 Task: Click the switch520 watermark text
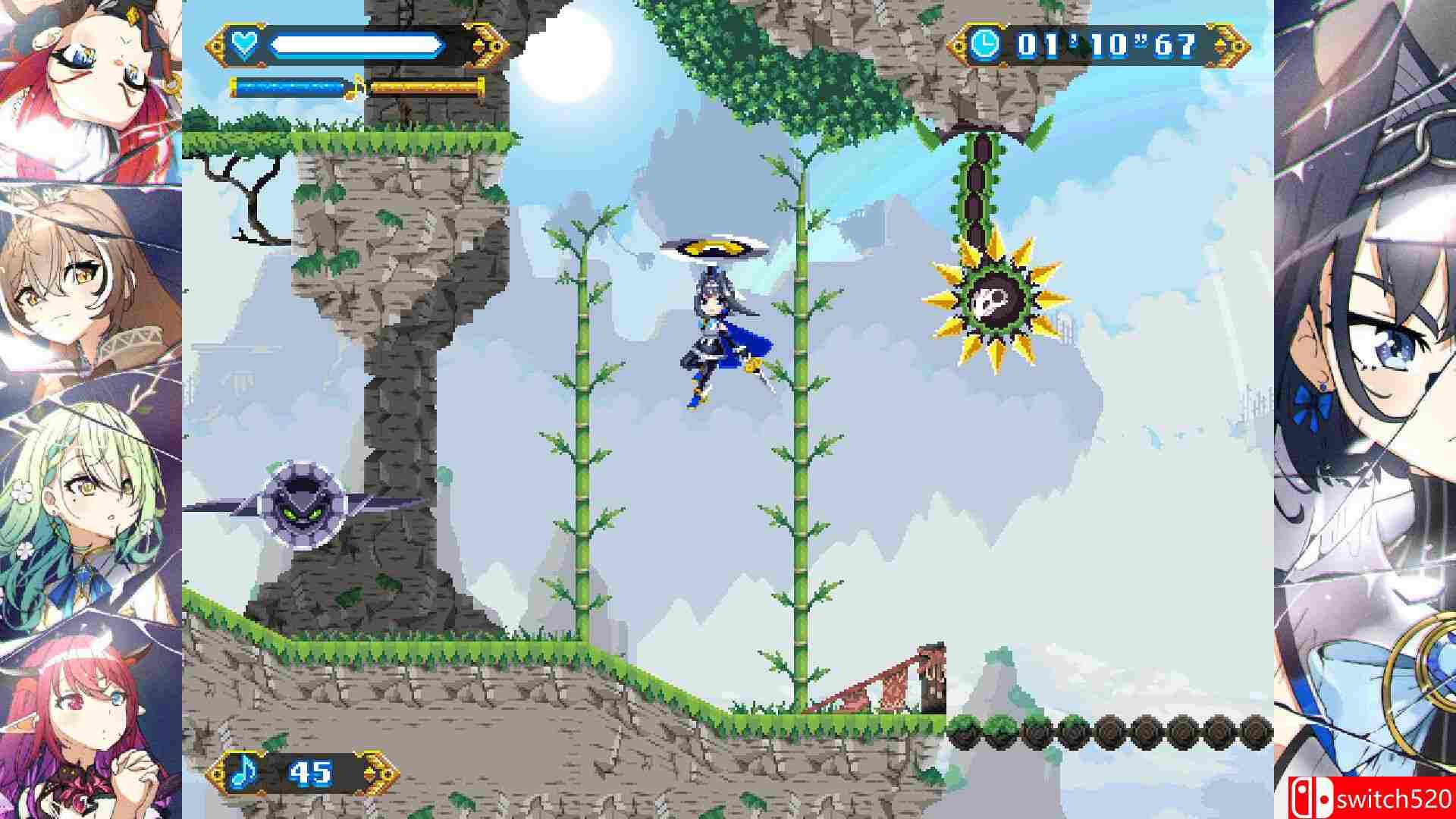(1395, 797)
